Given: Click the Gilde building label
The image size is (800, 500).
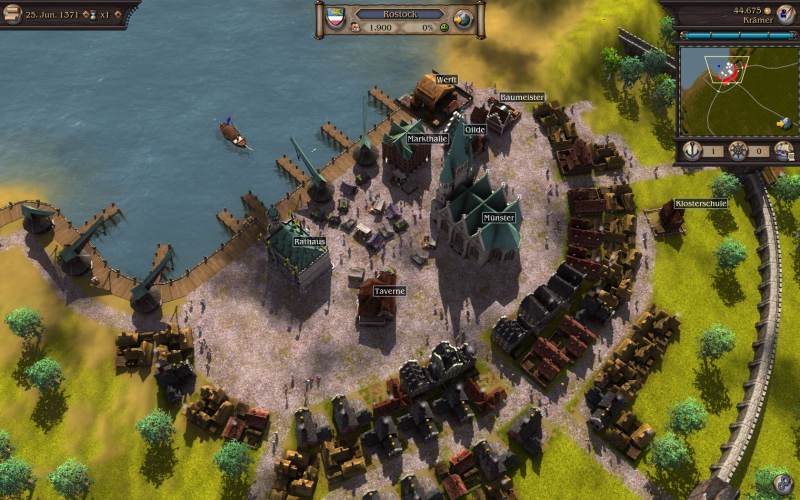Looking at the screenshot, I should click(x=475, y=129).
